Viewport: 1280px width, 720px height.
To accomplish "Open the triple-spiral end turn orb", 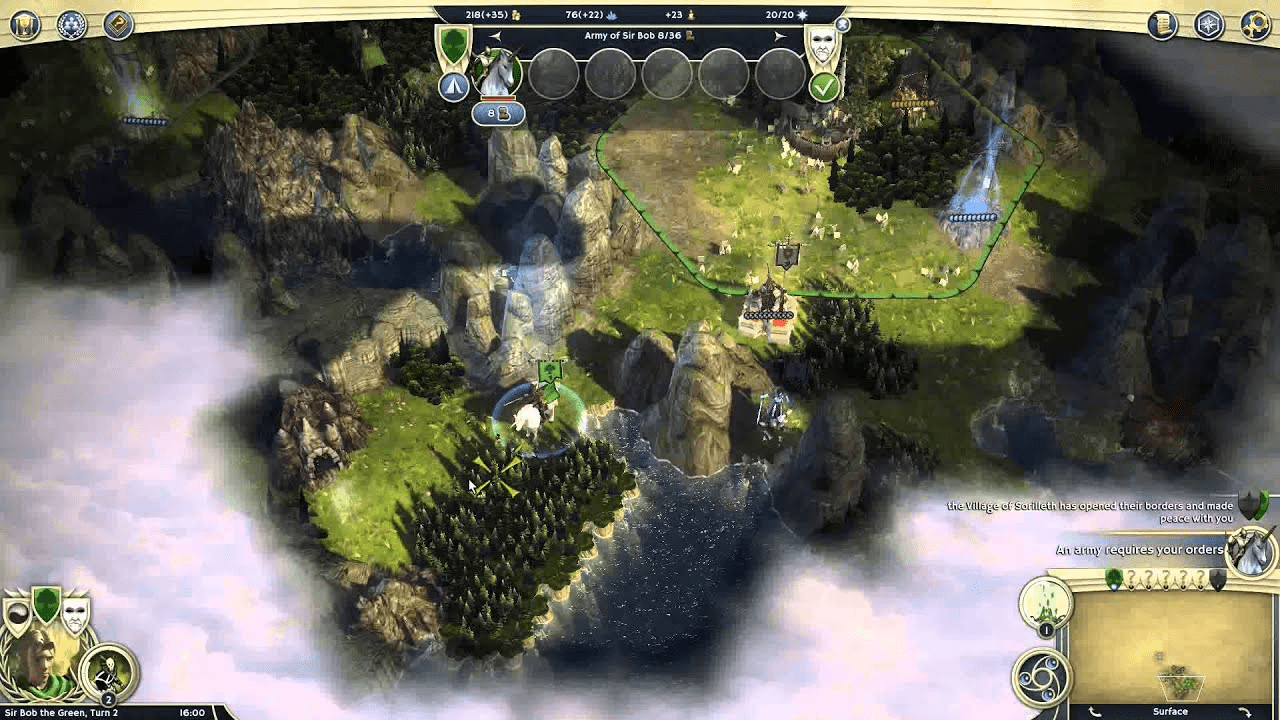I will [1042, 677].
